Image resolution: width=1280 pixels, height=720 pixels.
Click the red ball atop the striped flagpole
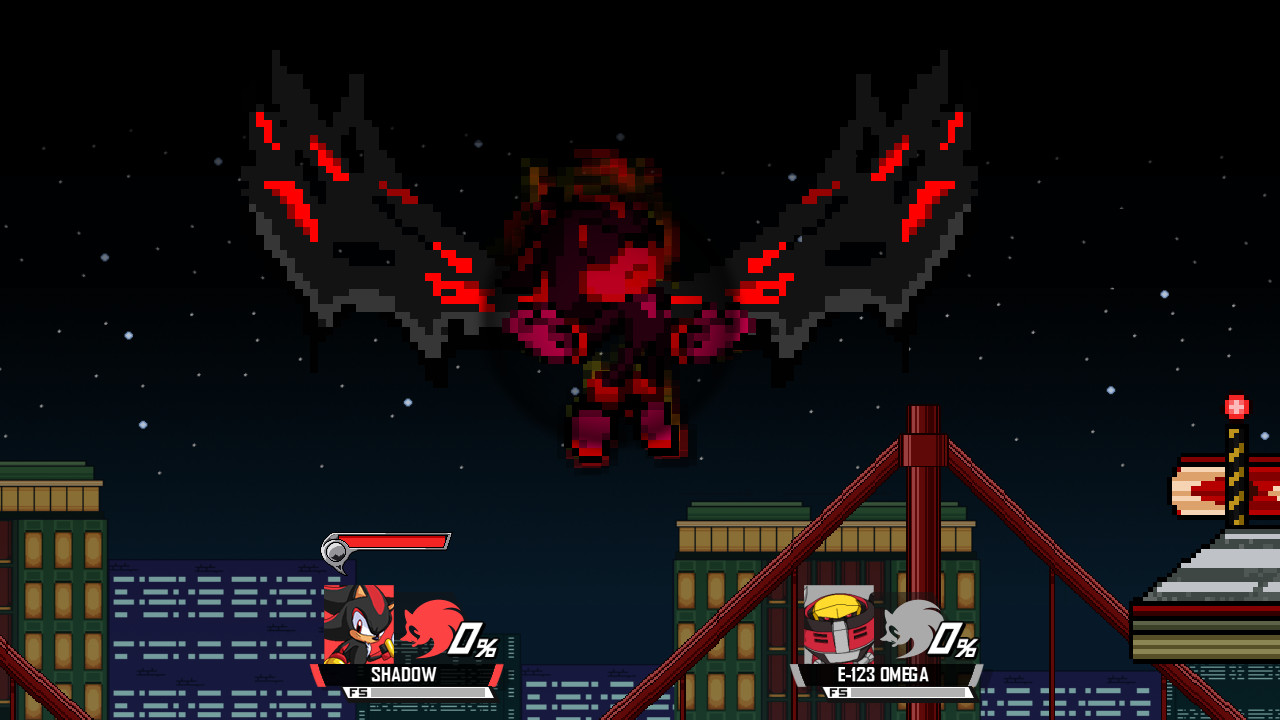1237,408
